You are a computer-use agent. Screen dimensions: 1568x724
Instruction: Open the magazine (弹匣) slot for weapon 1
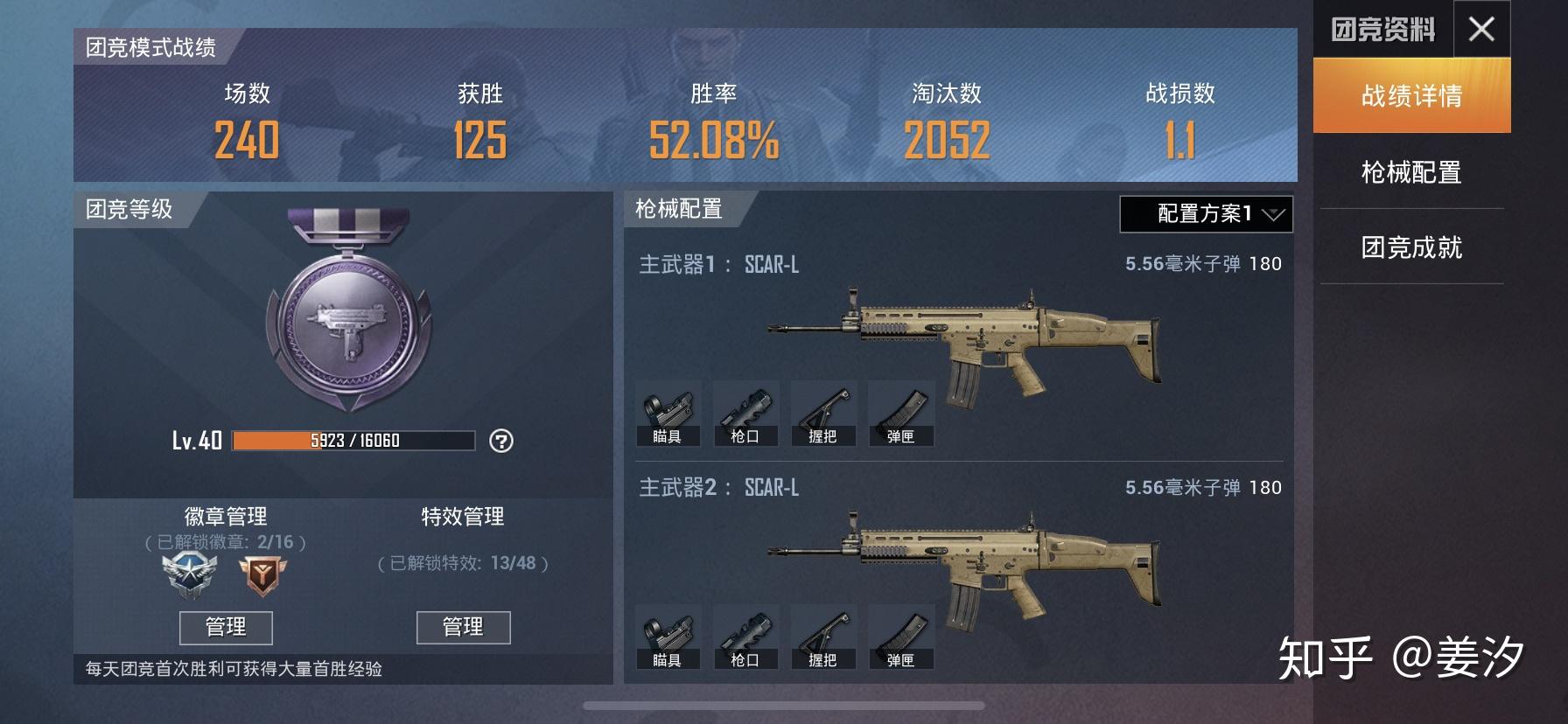pos(901,413)
